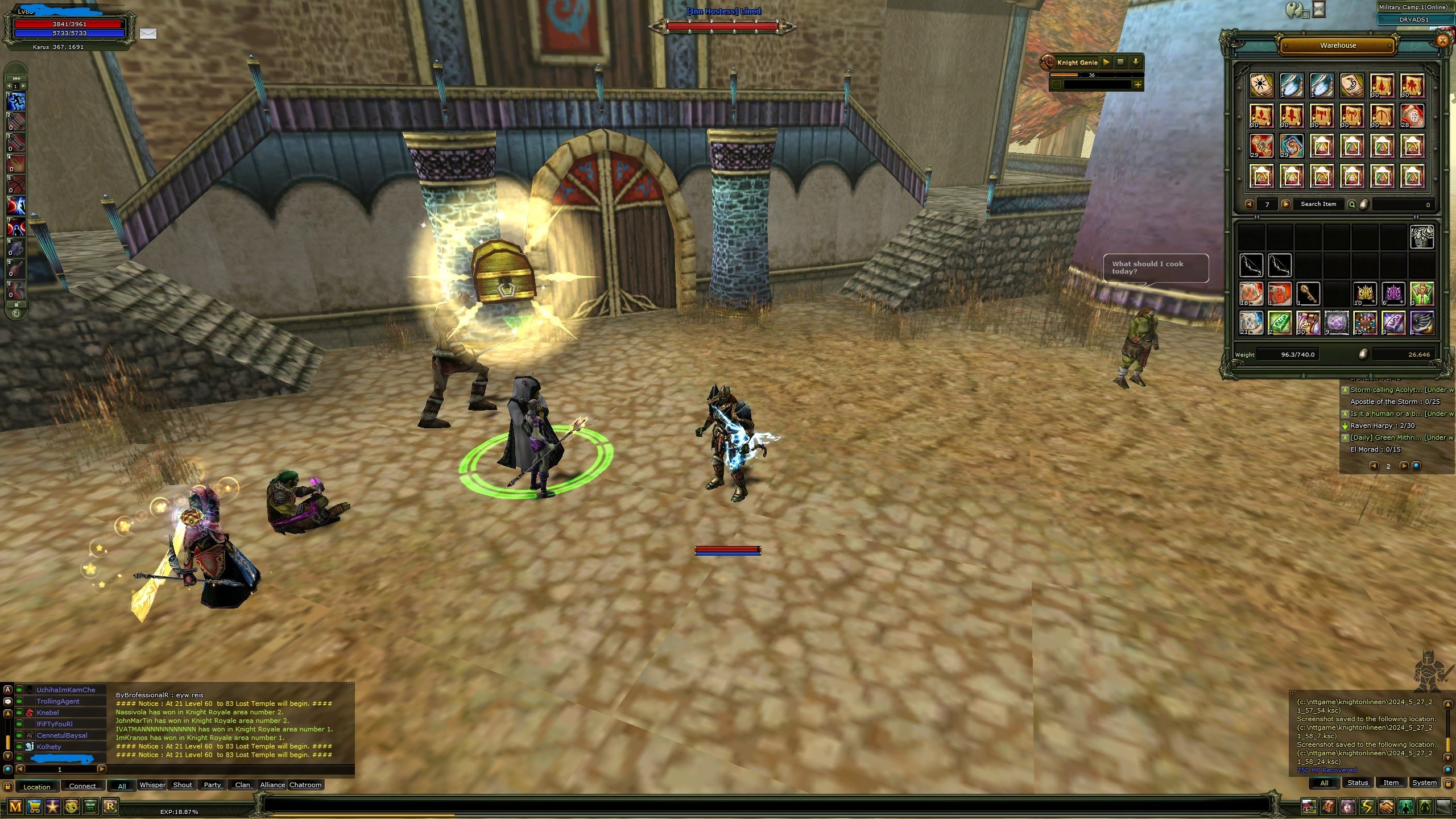
Task: Click the green down arrow on Knight Genie panel
Action: 1136,63
